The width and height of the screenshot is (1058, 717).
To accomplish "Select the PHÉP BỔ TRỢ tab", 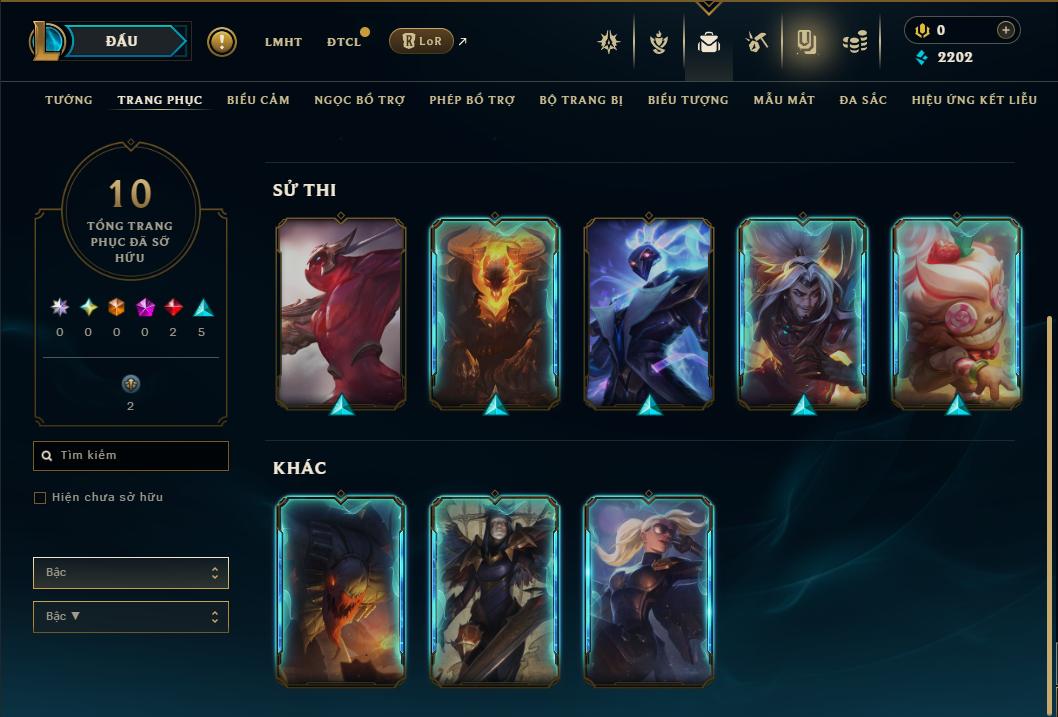I will 472,100.
